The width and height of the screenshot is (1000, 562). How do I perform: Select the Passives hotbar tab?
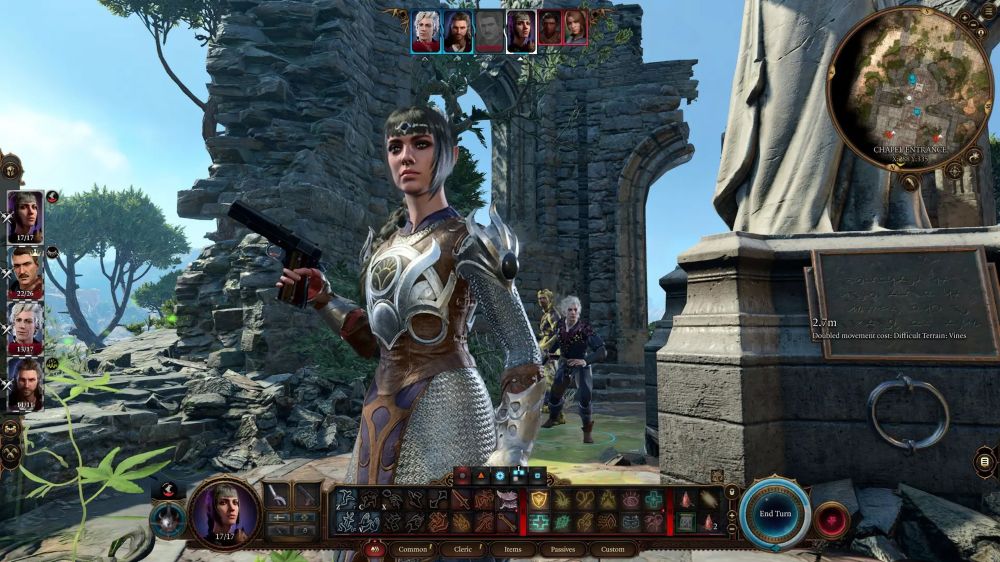(563, 549)
